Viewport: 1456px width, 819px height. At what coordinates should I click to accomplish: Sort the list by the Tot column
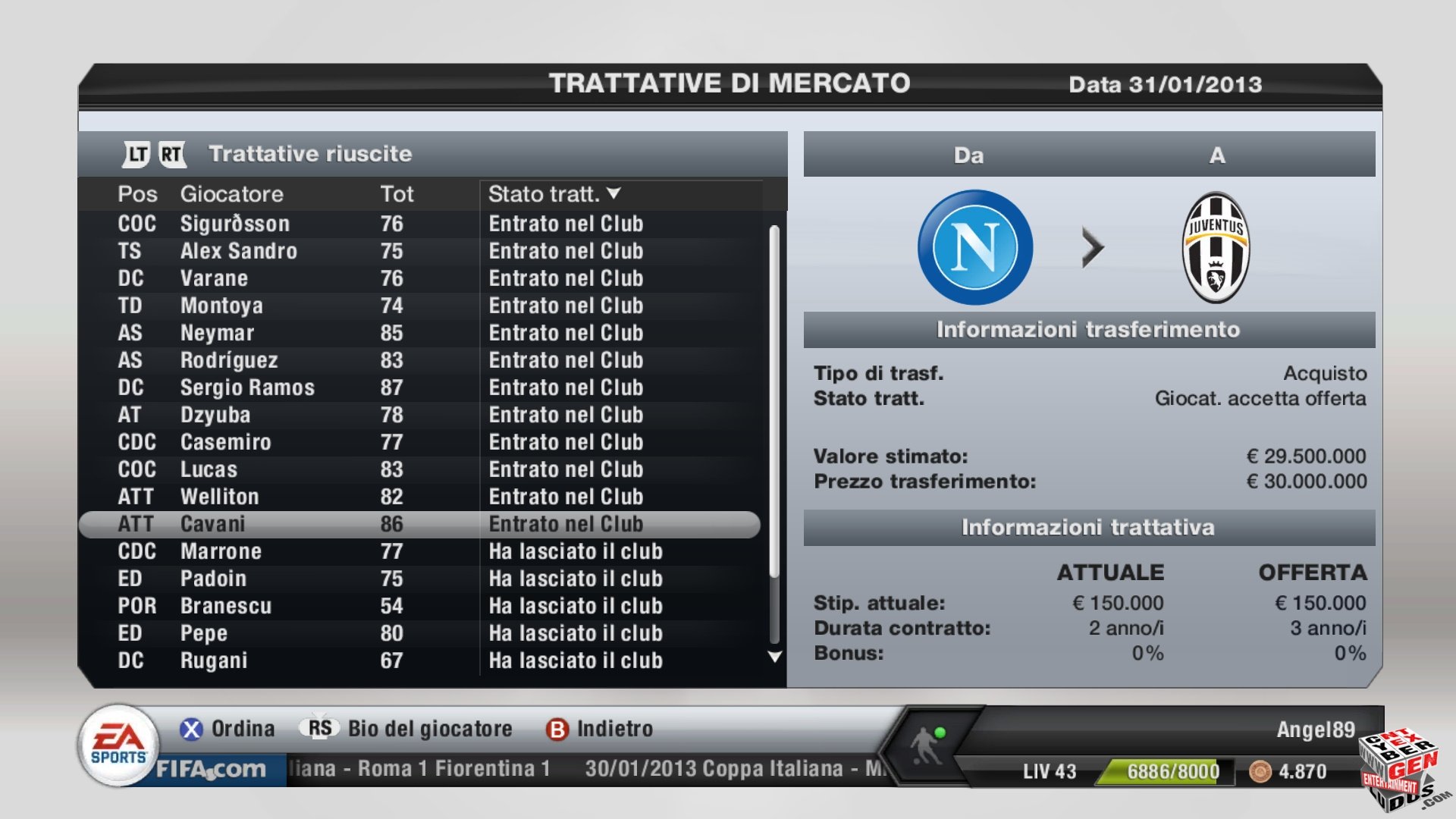(397, 194)
